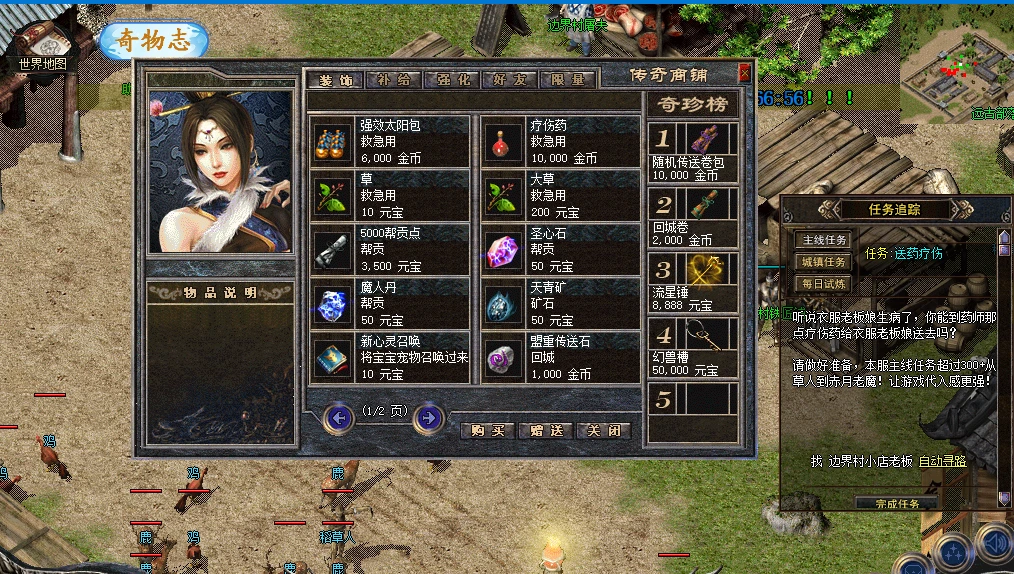This screenshot has width=1014, height=574.
Task: Pick the 圣心石 item
Action: coord(560,249)
